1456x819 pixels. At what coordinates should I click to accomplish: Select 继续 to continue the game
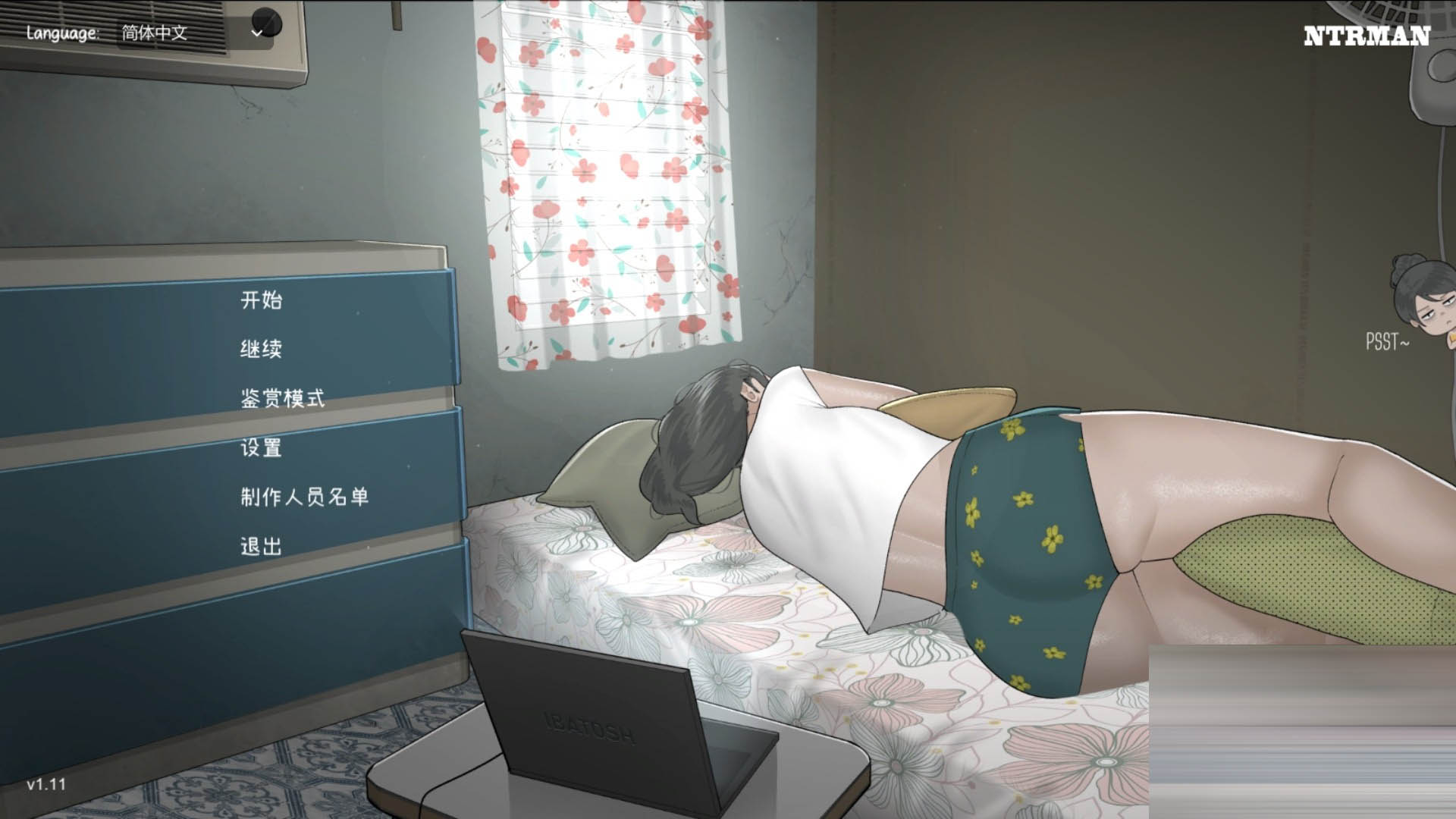point(262,350)
